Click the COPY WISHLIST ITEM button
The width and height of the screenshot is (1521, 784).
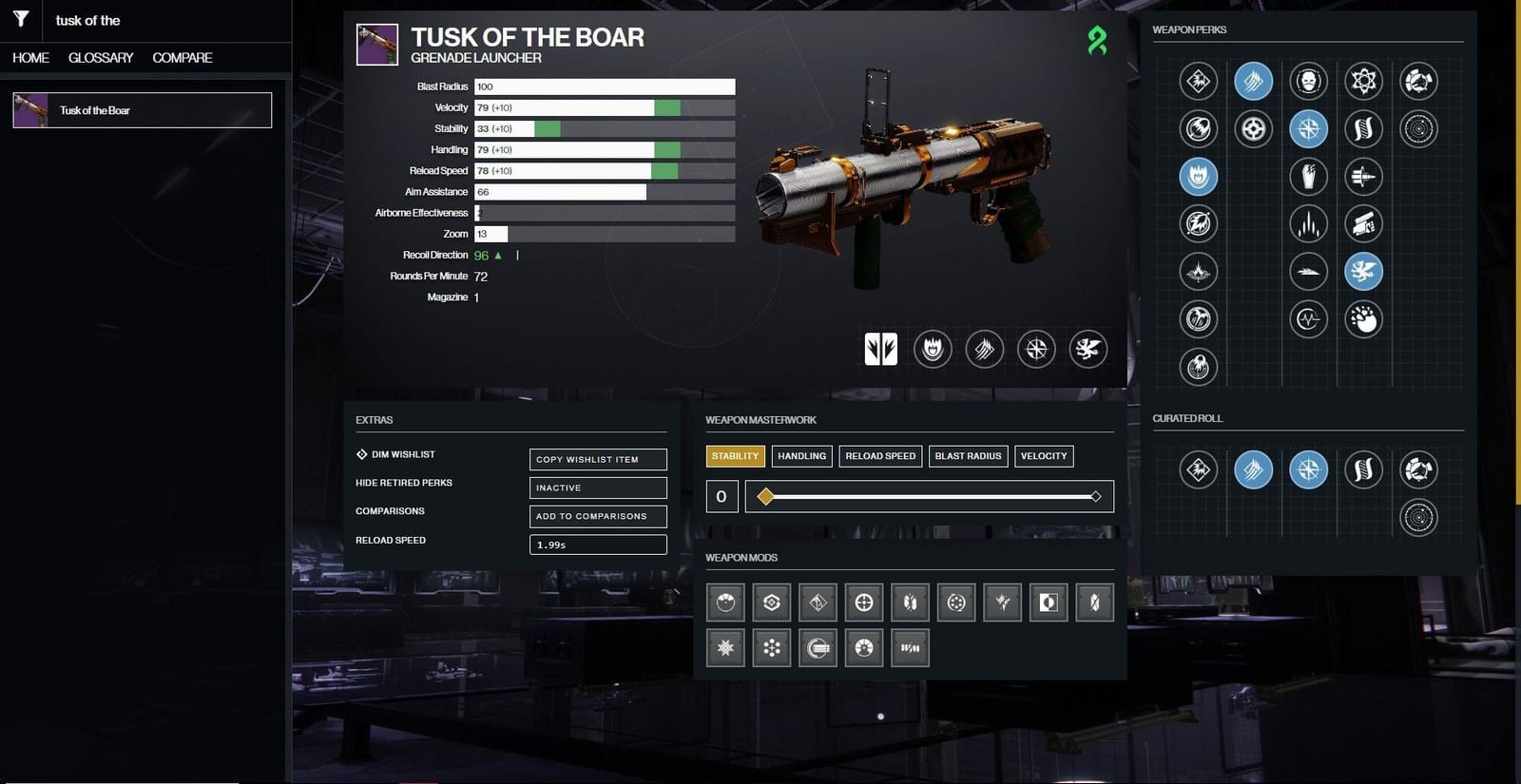click(598, 458)
